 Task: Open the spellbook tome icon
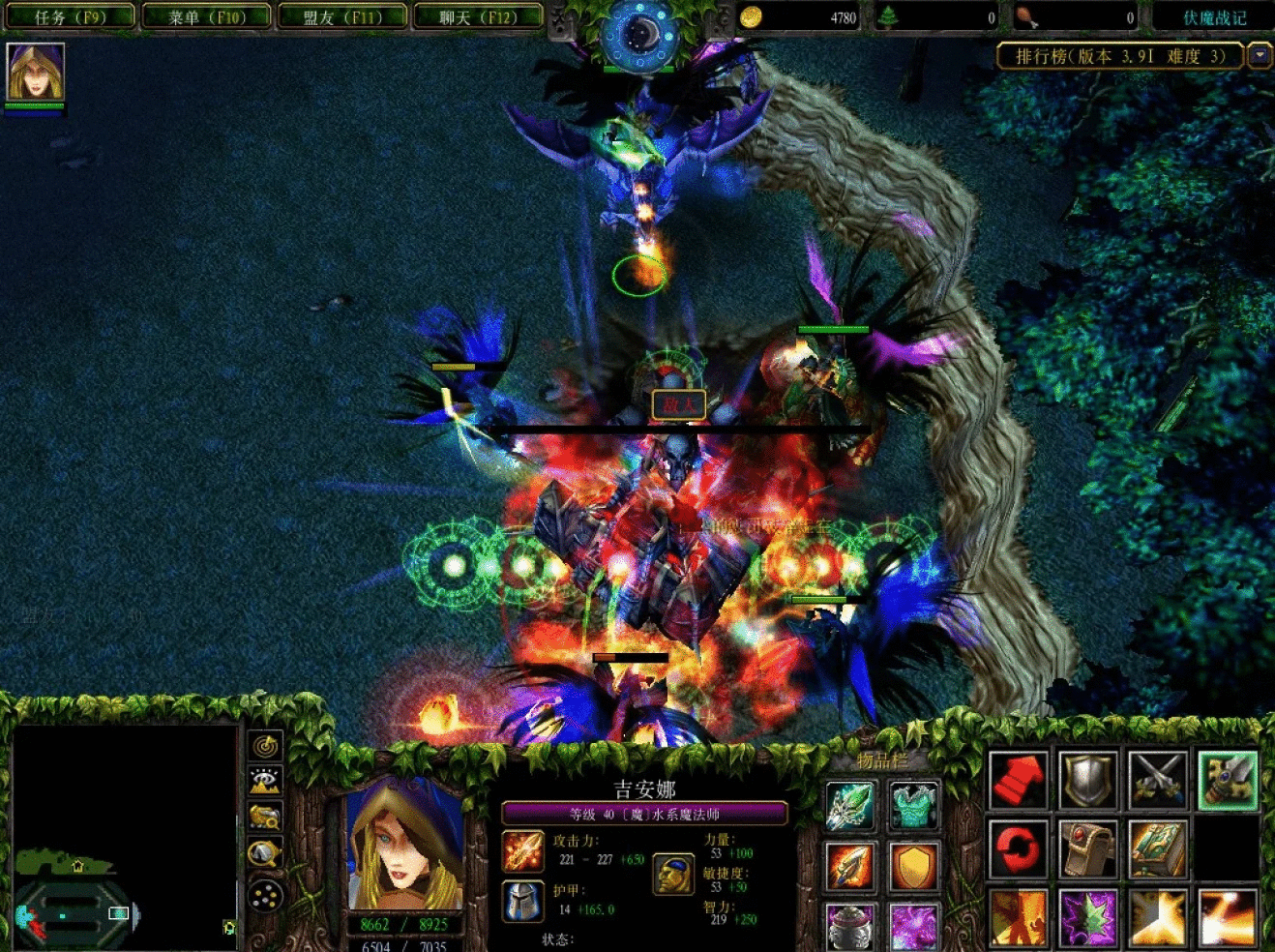1158,848
